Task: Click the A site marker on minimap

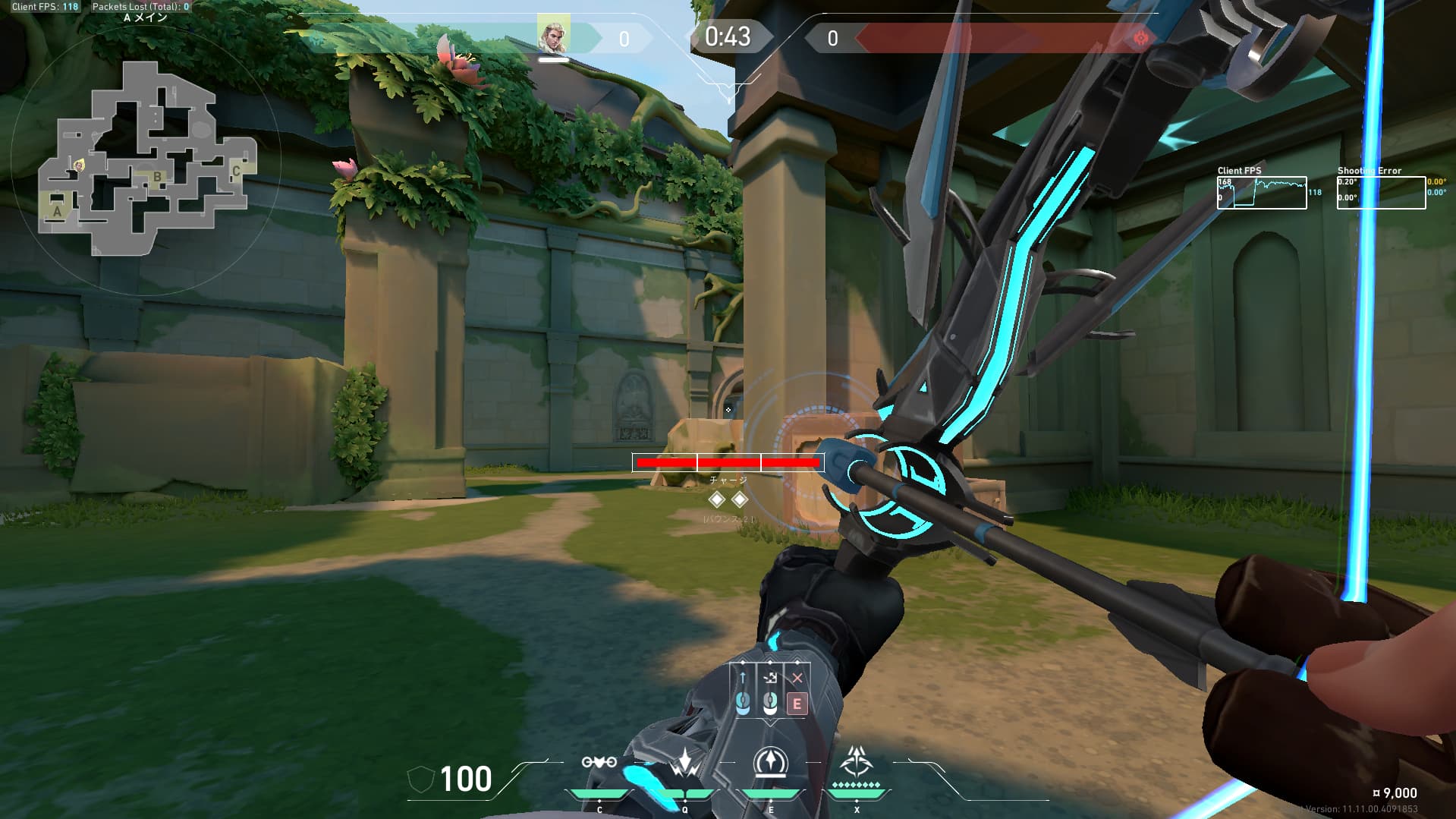Action: (57, 212)
